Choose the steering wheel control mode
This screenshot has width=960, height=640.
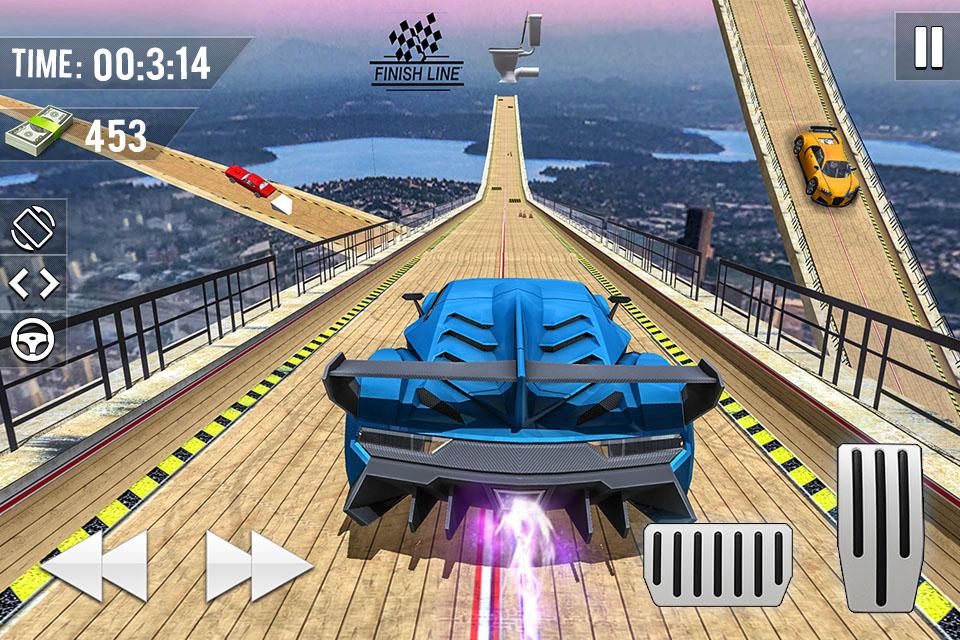pyautogui.click(x=33, y=341)
